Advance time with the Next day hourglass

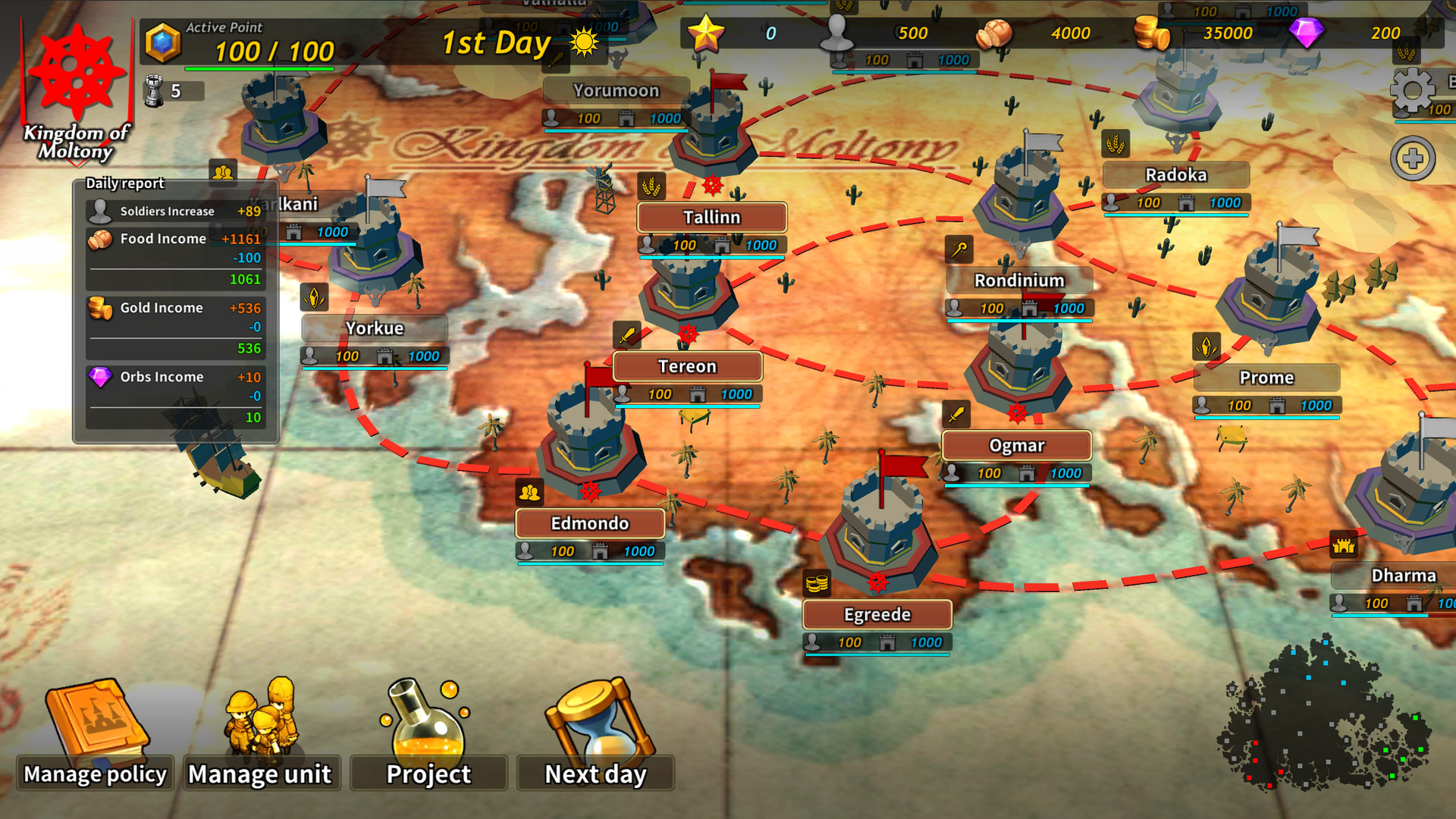[595, 773]
